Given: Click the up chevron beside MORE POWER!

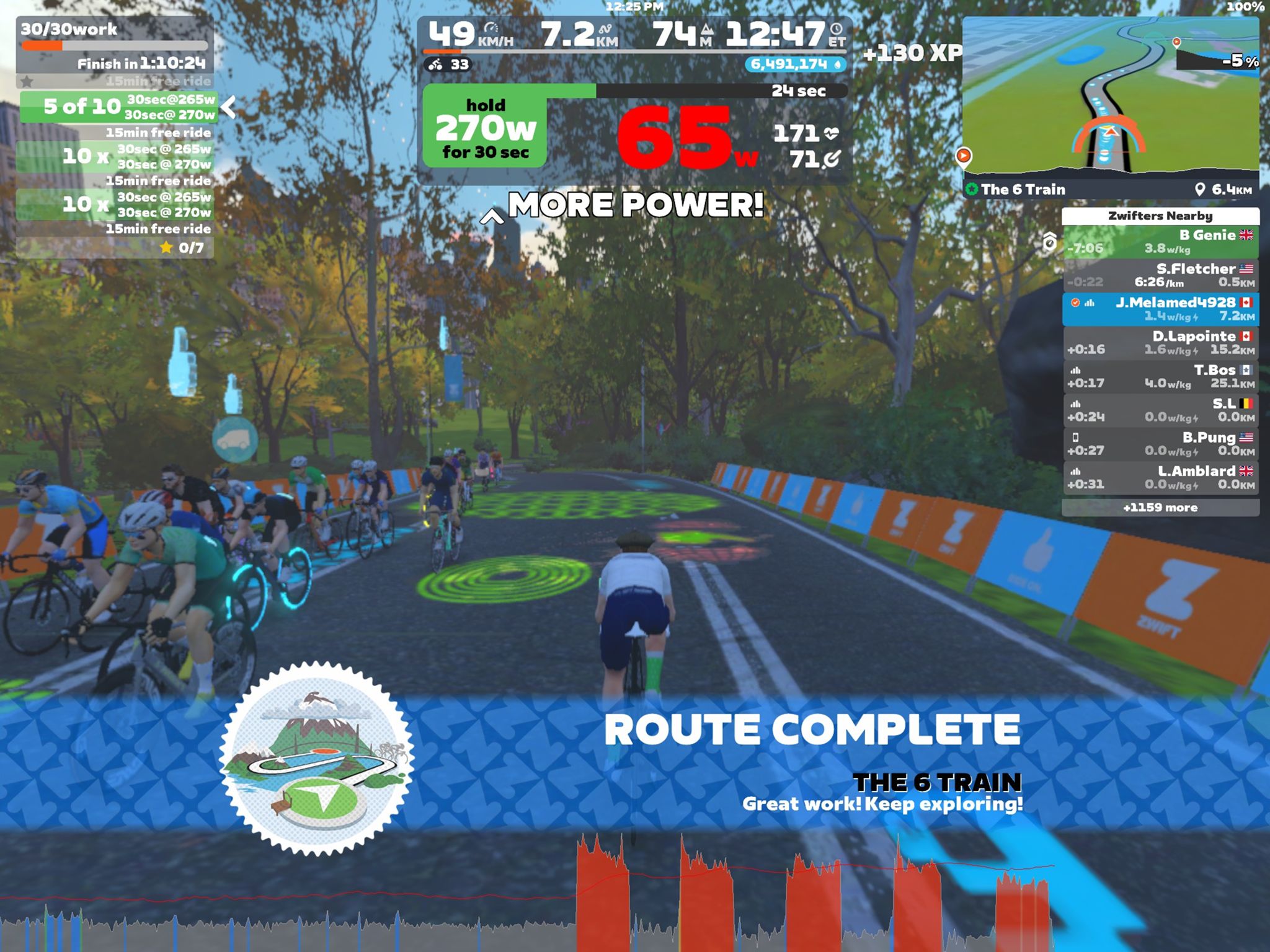Looking at the screenshot, I should coord(492,216).
